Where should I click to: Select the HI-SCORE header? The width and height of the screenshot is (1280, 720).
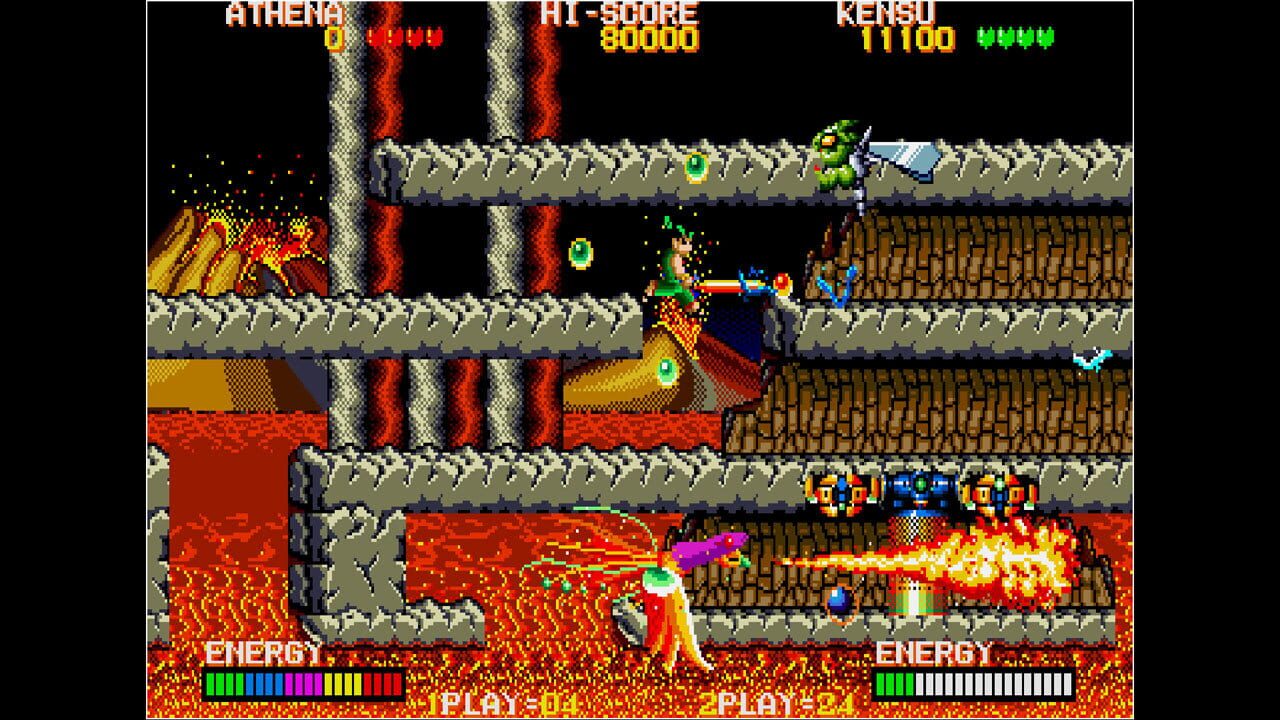pyautogui.click(x=620, y=14)
